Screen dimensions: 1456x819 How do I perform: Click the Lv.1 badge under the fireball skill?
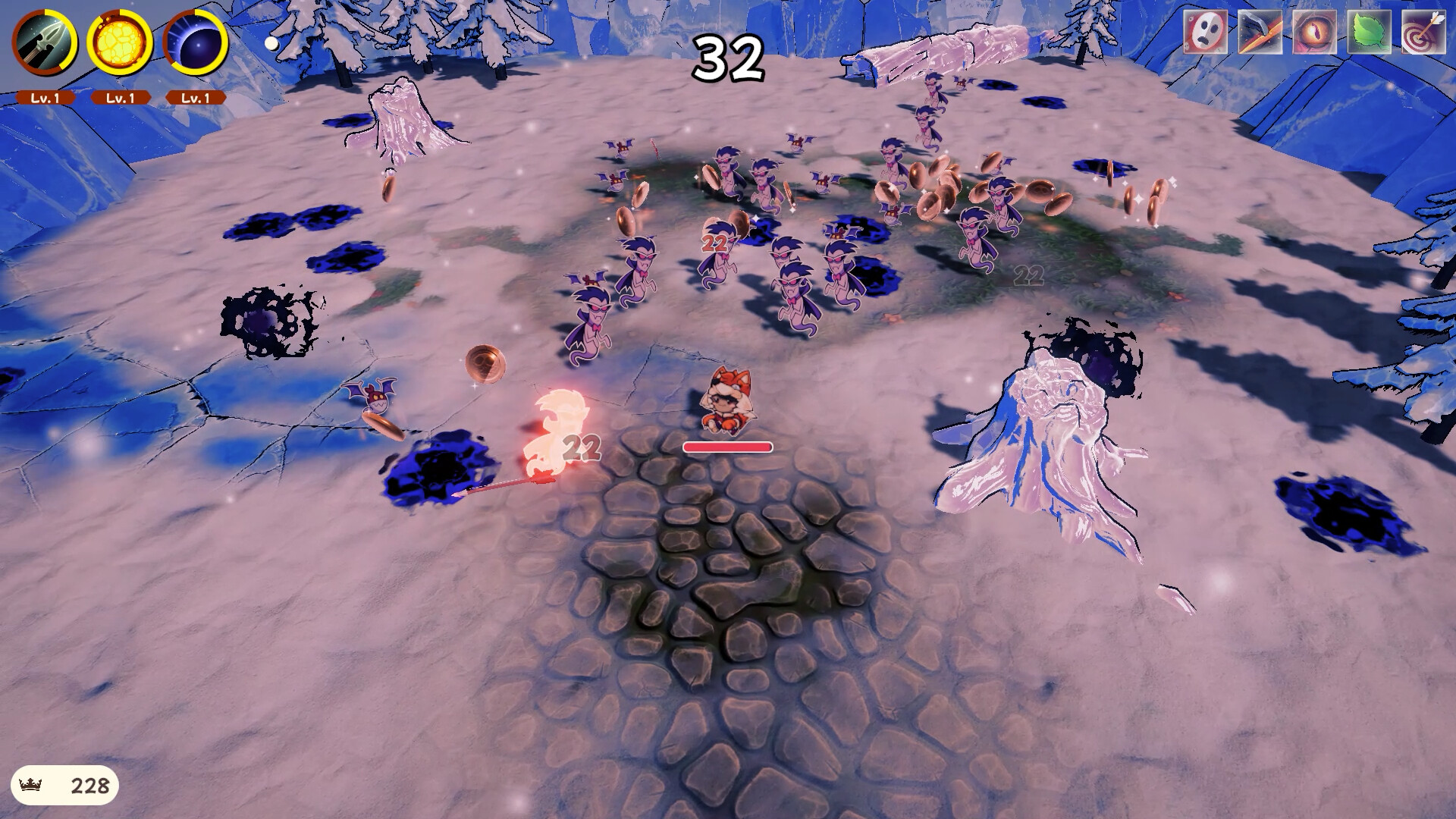click(120, 97)
